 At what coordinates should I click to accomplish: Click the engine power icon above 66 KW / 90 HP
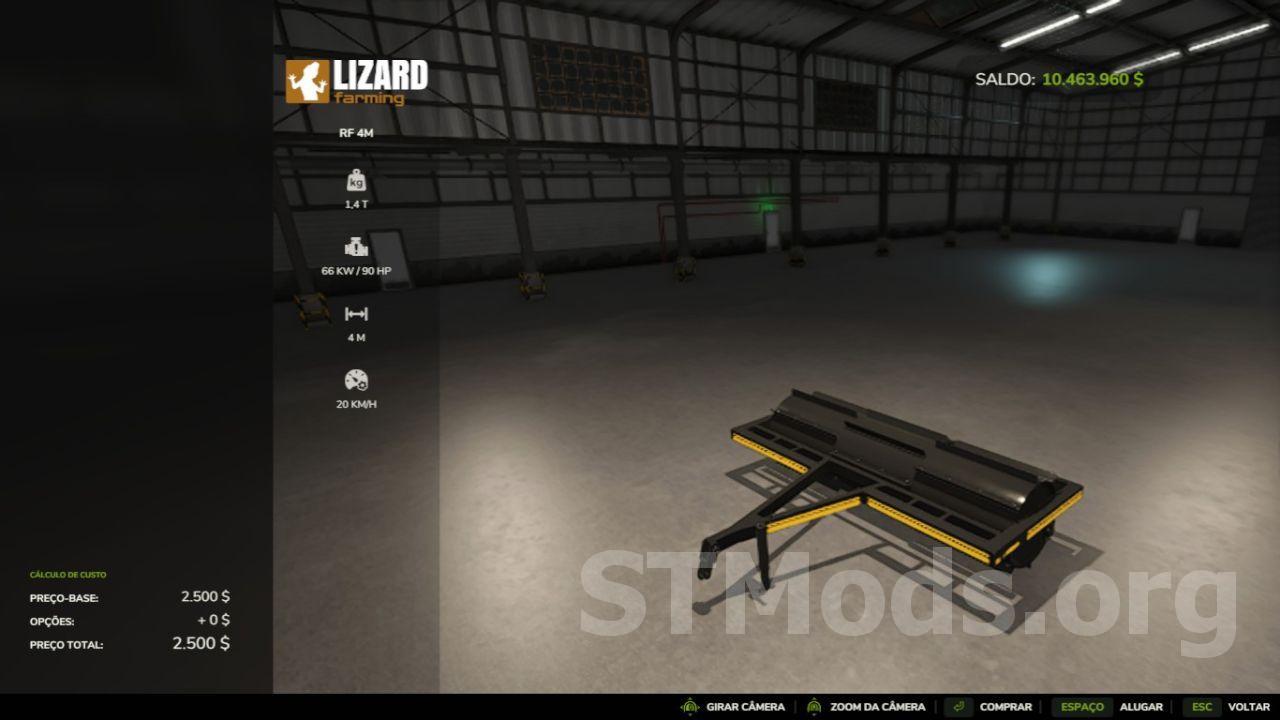click(x=357, y=248)
